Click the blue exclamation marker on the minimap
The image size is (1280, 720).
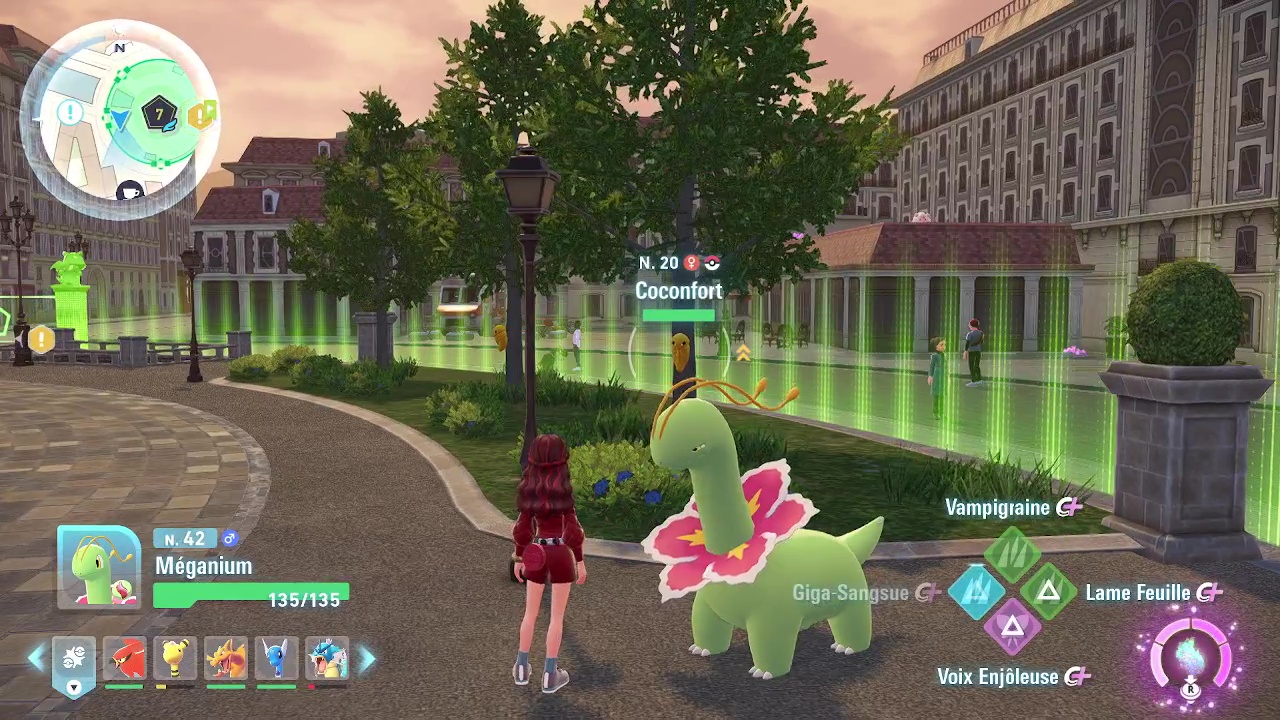[x=70, y=111]
